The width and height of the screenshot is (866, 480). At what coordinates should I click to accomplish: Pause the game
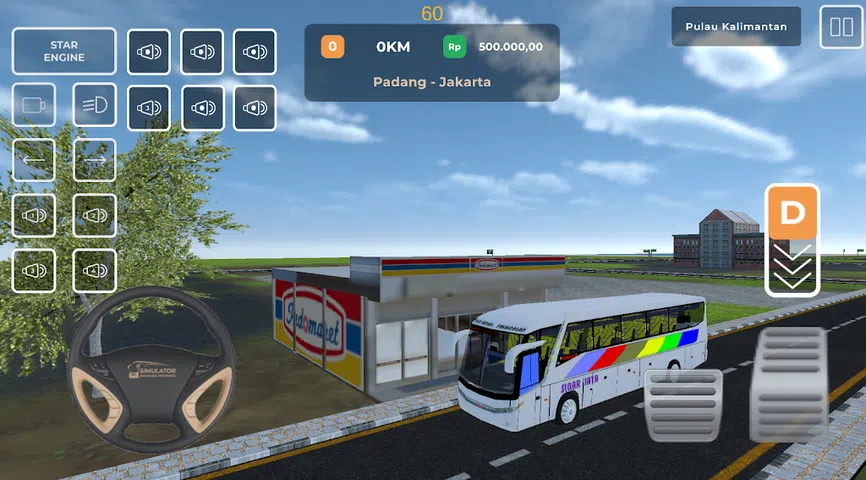[x=836, y=28]
